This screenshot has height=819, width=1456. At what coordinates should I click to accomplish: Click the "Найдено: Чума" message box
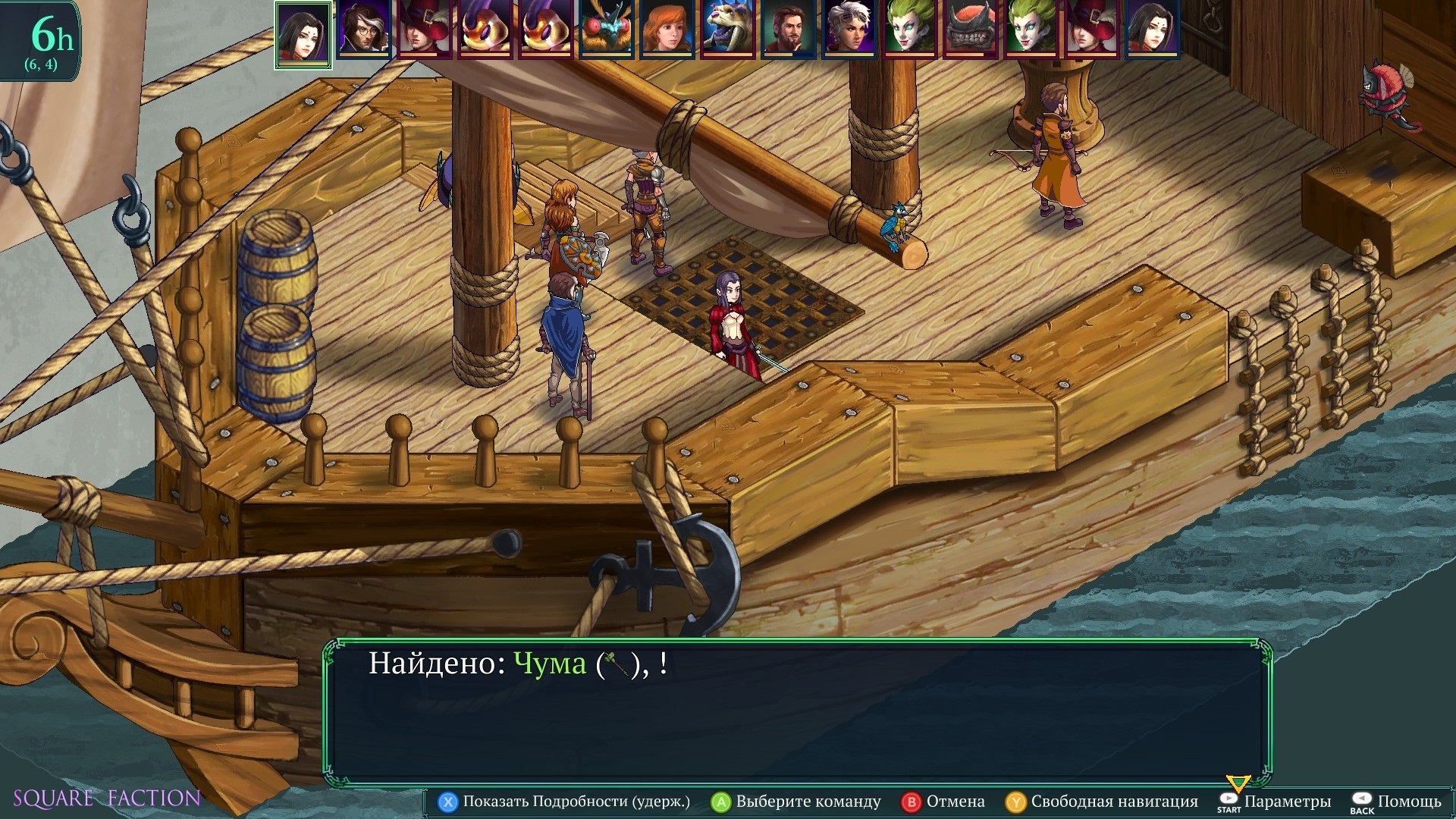796,713
